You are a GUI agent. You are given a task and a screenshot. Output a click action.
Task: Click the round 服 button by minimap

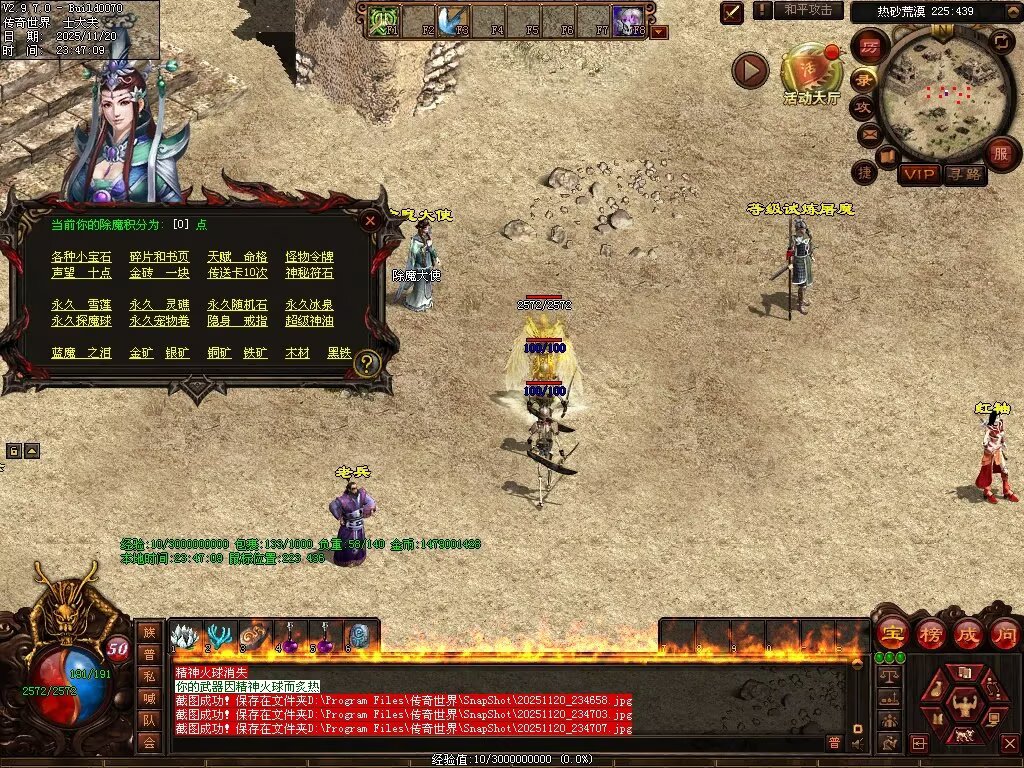[x=999, y=153]
